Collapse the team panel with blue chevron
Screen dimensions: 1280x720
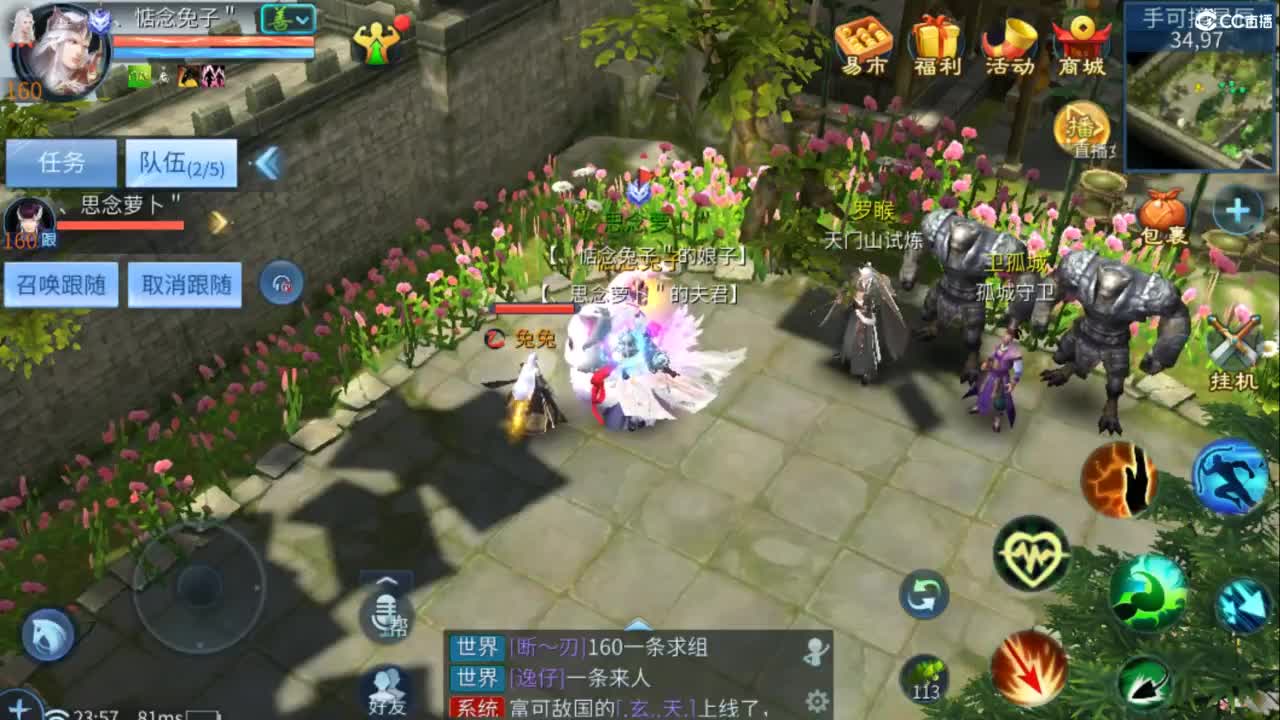266,163
